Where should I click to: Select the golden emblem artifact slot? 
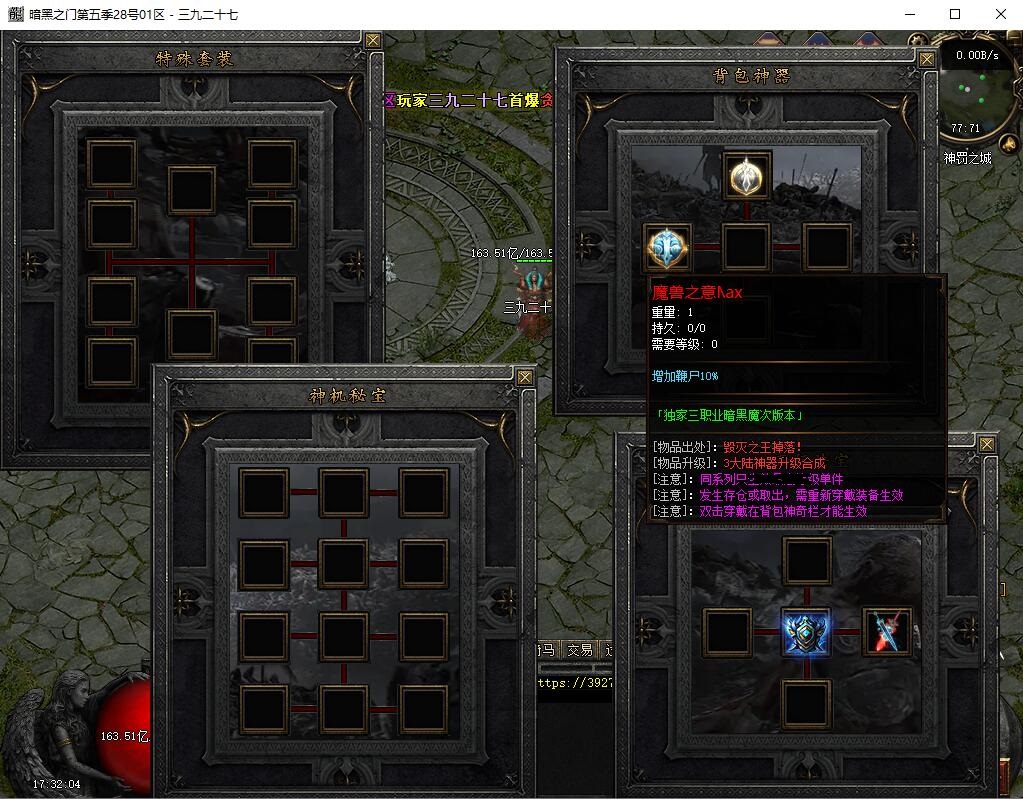(x=746, y=176)
